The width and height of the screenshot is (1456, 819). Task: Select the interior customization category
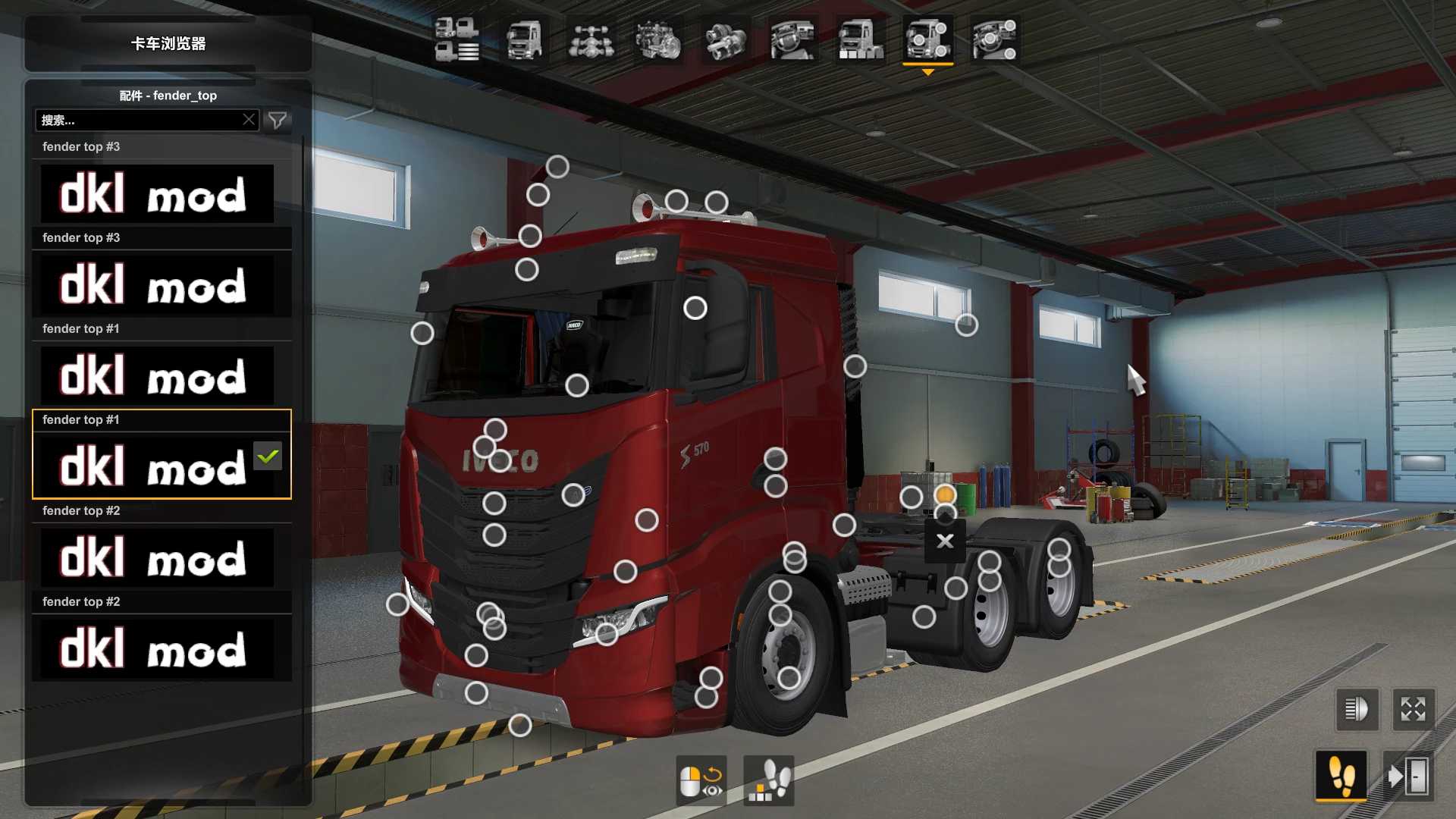click(x=792, y=42)
